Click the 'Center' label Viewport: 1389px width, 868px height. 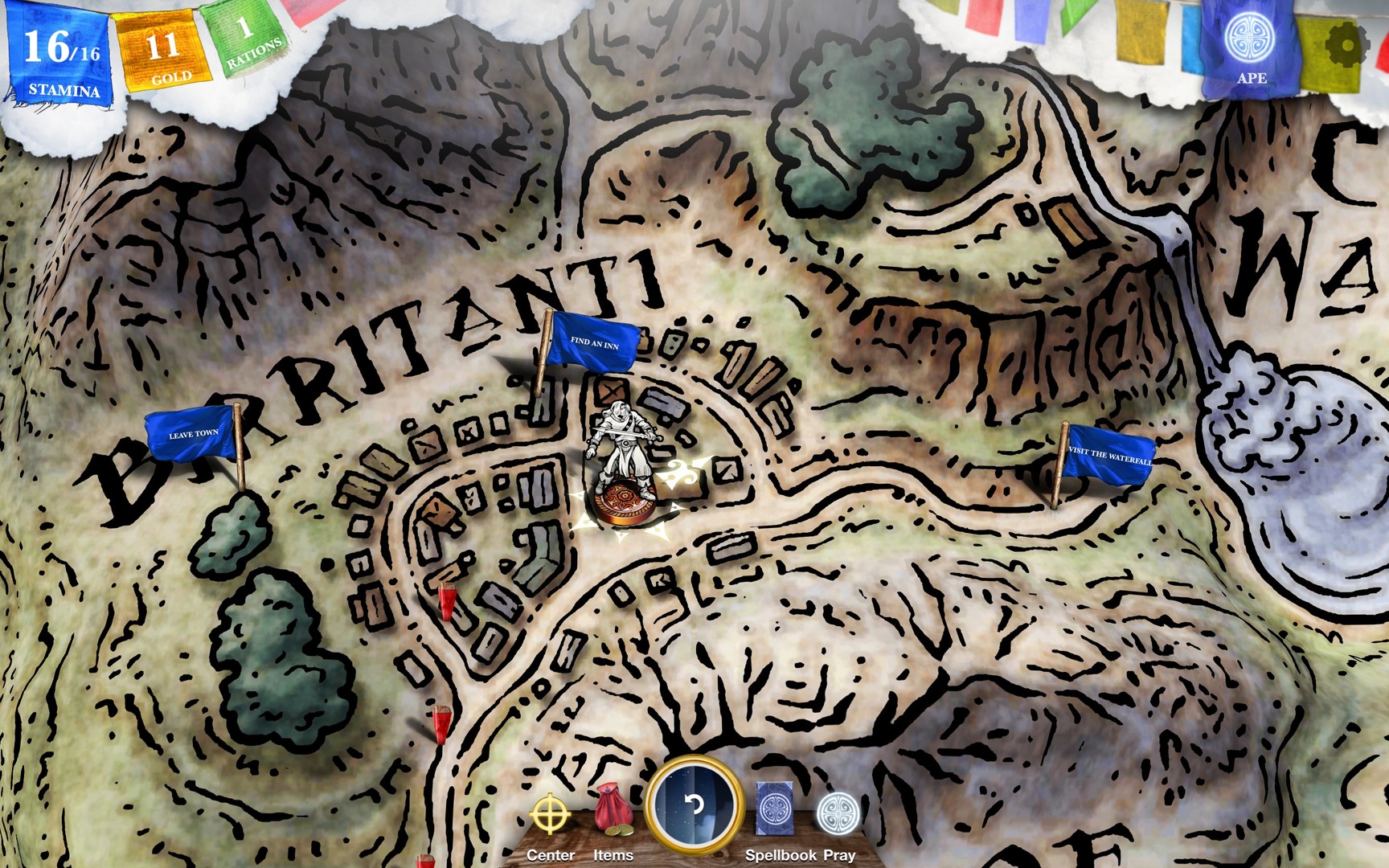(550, 857)
